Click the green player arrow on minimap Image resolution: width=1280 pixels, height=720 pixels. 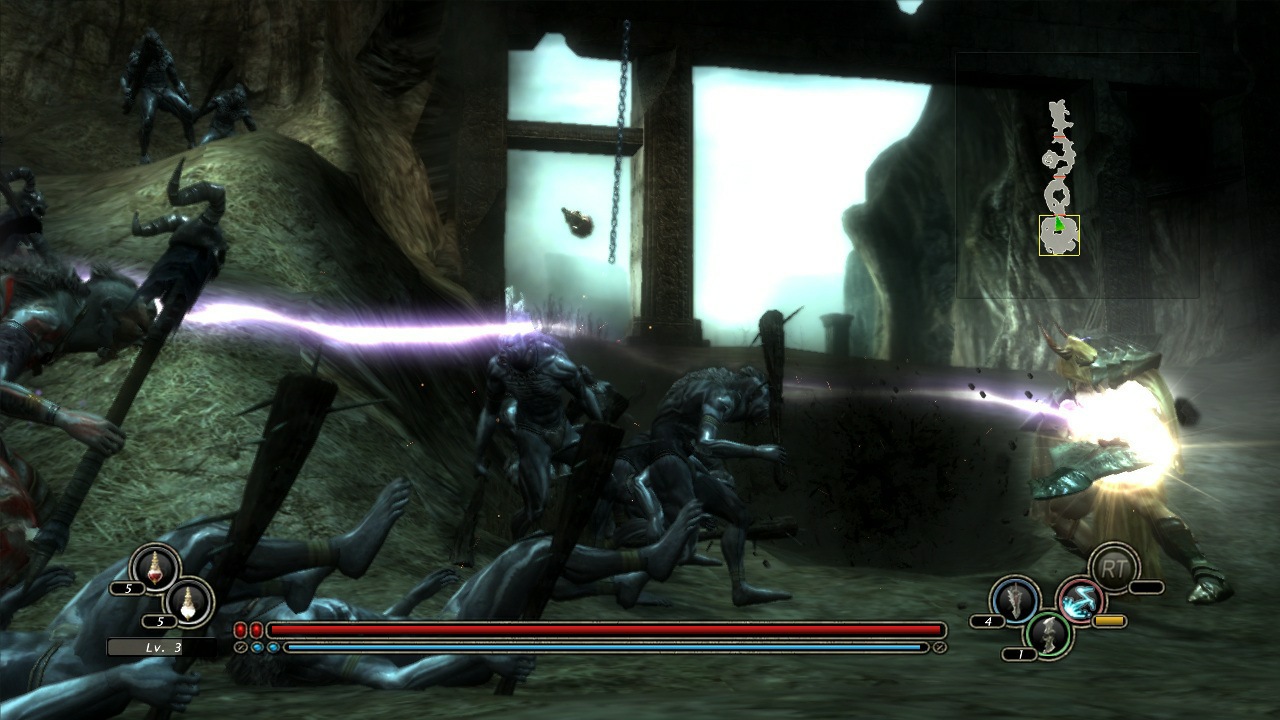pos(1059,224)
